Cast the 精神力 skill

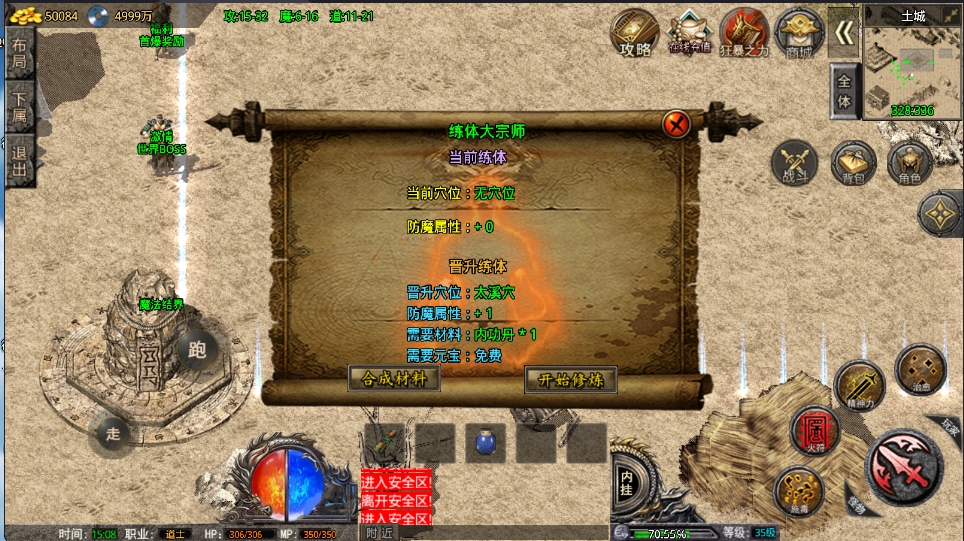(x=858, y=386)
